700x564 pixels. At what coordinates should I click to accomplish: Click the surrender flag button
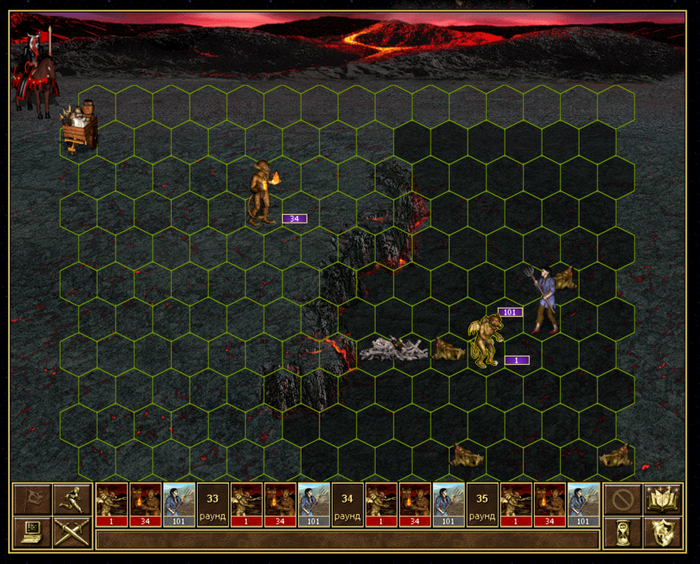pyautogui.click(x=31, y=498)
